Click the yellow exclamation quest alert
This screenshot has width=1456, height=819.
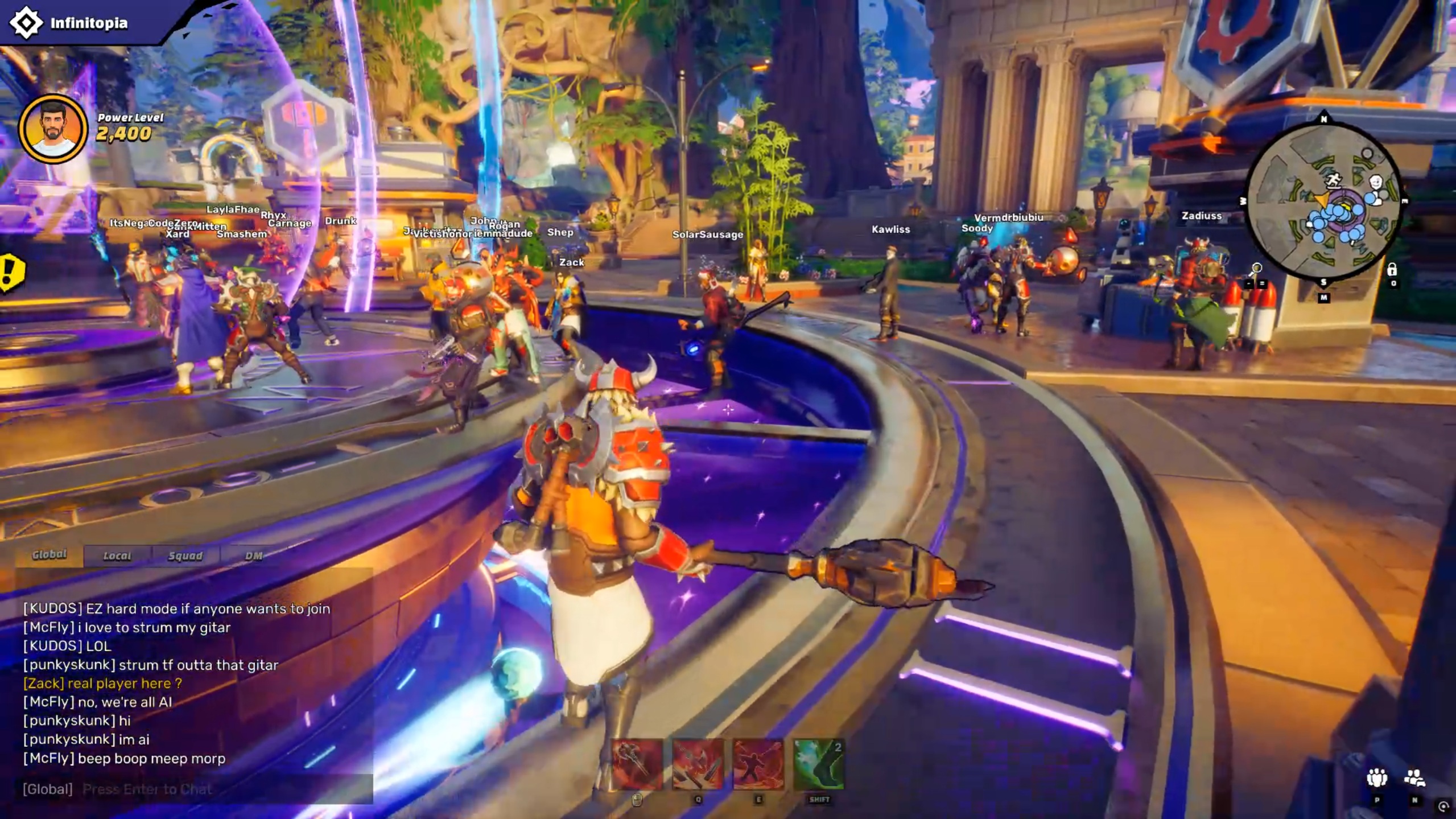(x=10, y=272)
